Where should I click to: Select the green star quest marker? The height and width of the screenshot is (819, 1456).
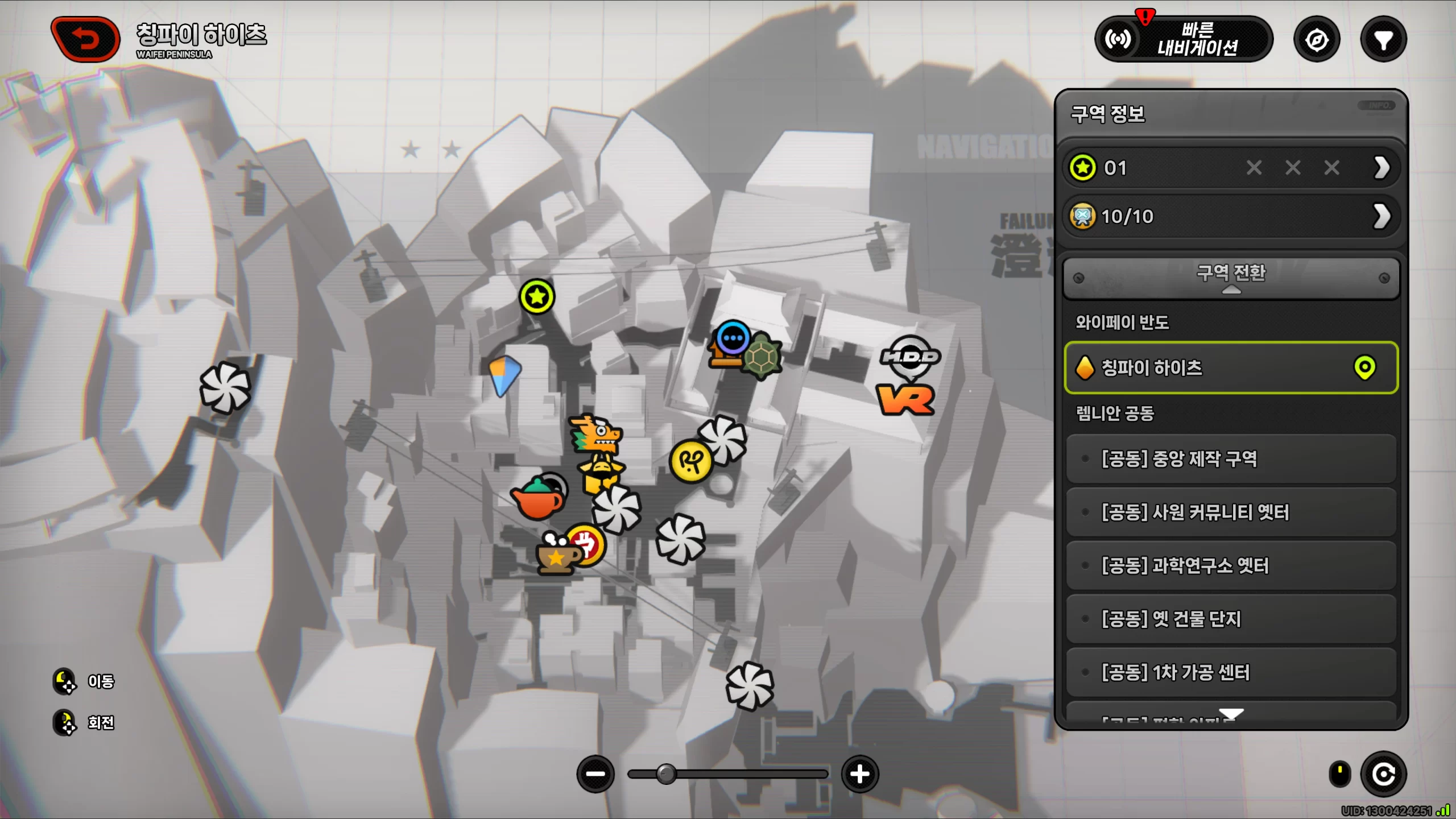pyautogui.click(x=536, y=296)
